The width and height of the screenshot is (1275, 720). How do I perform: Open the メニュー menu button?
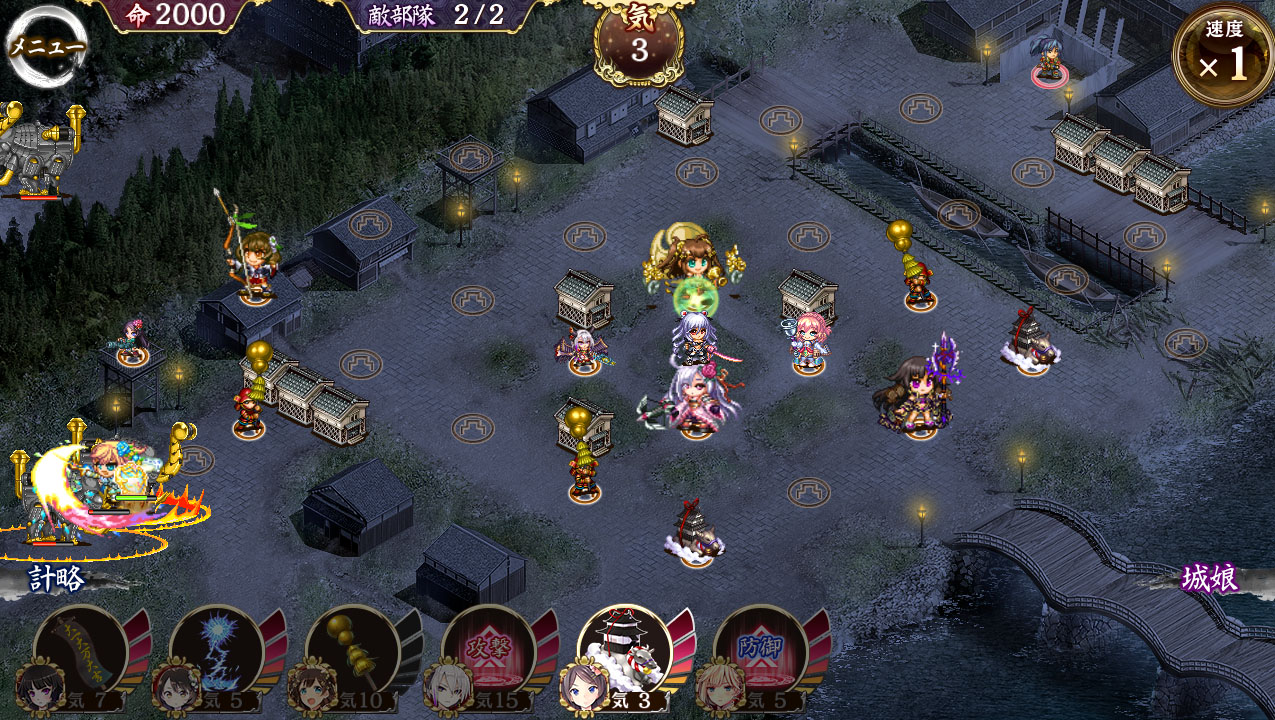click(x=46, y=46)
